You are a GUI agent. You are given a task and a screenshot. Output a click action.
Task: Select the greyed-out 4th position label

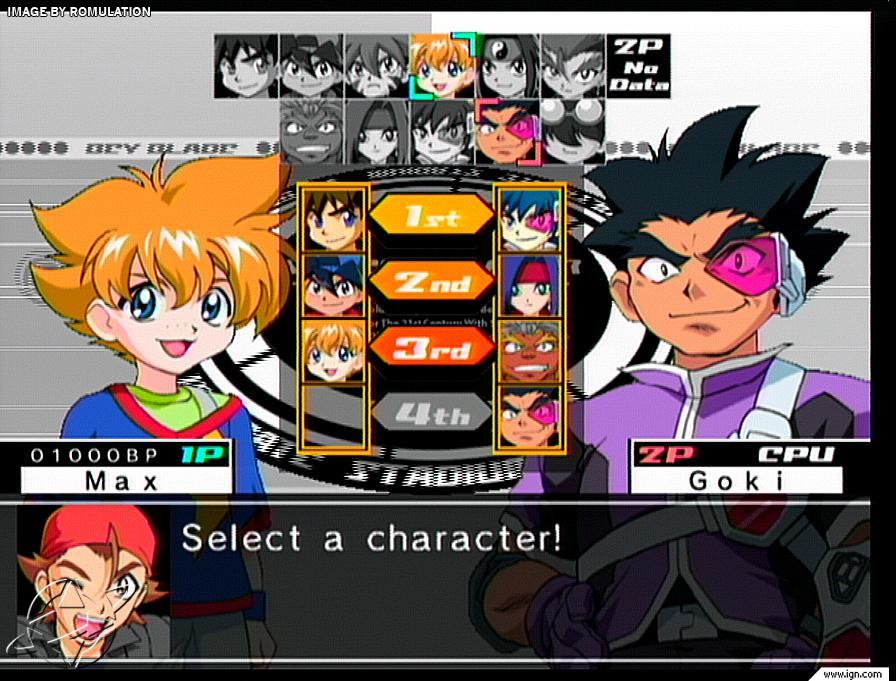click(431, 412)
